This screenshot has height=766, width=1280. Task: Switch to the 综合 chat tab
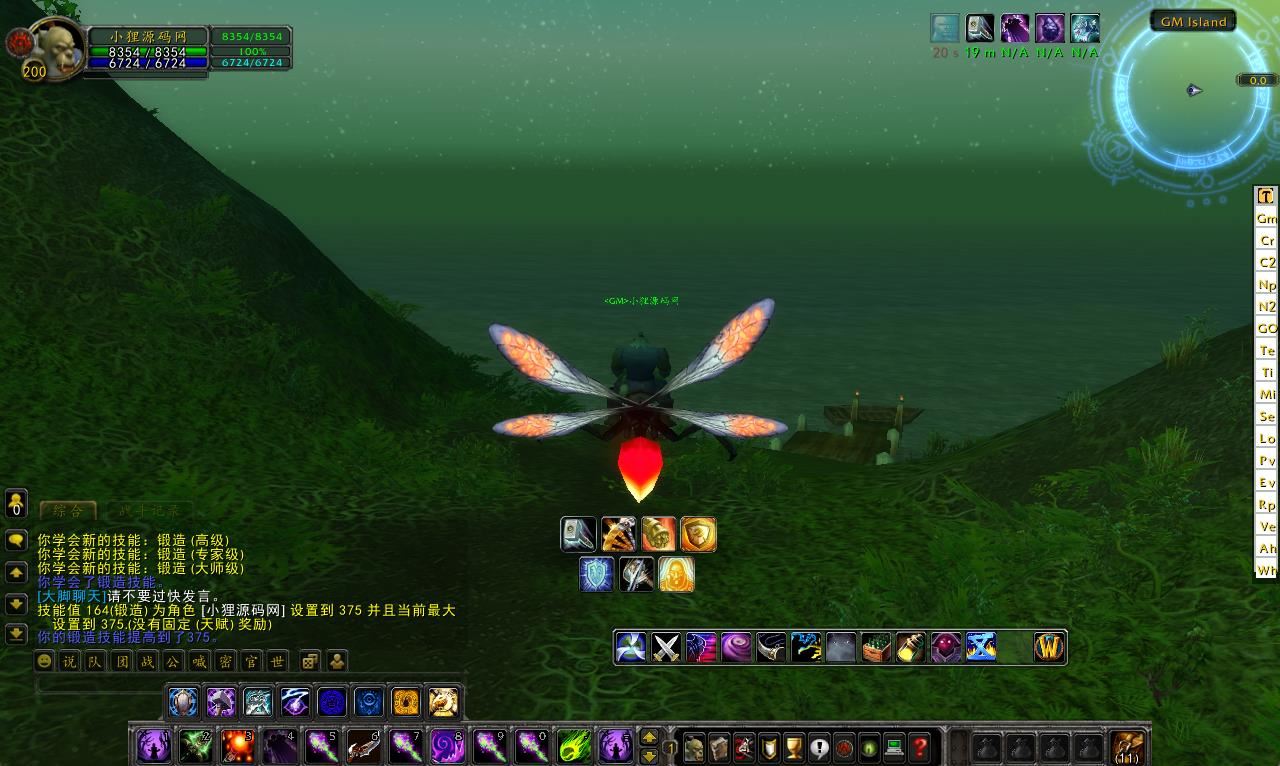pos(68,510)
